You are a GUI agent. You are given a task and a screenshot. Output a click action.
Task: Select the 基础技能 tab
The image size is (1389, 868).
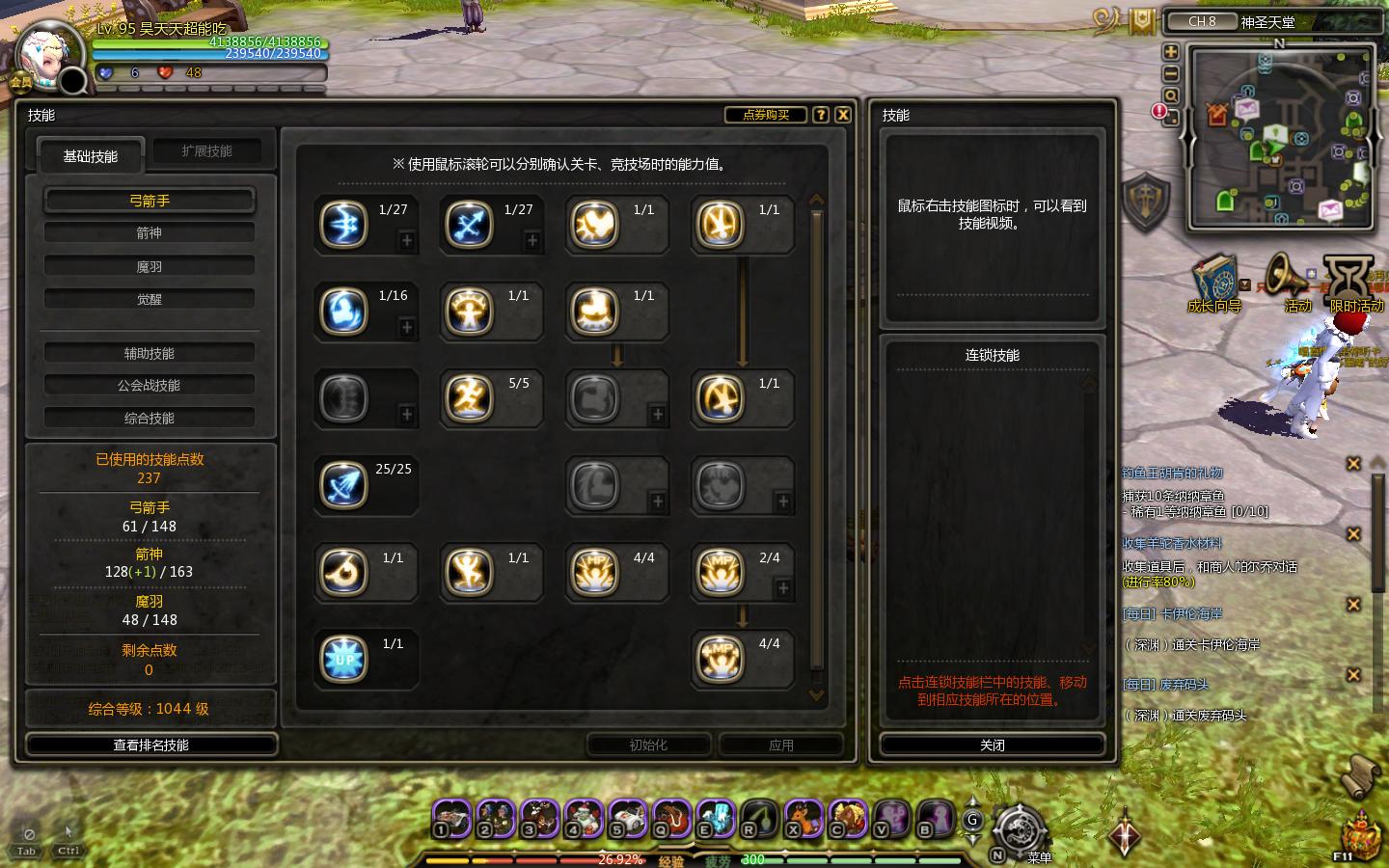[91, 155]
